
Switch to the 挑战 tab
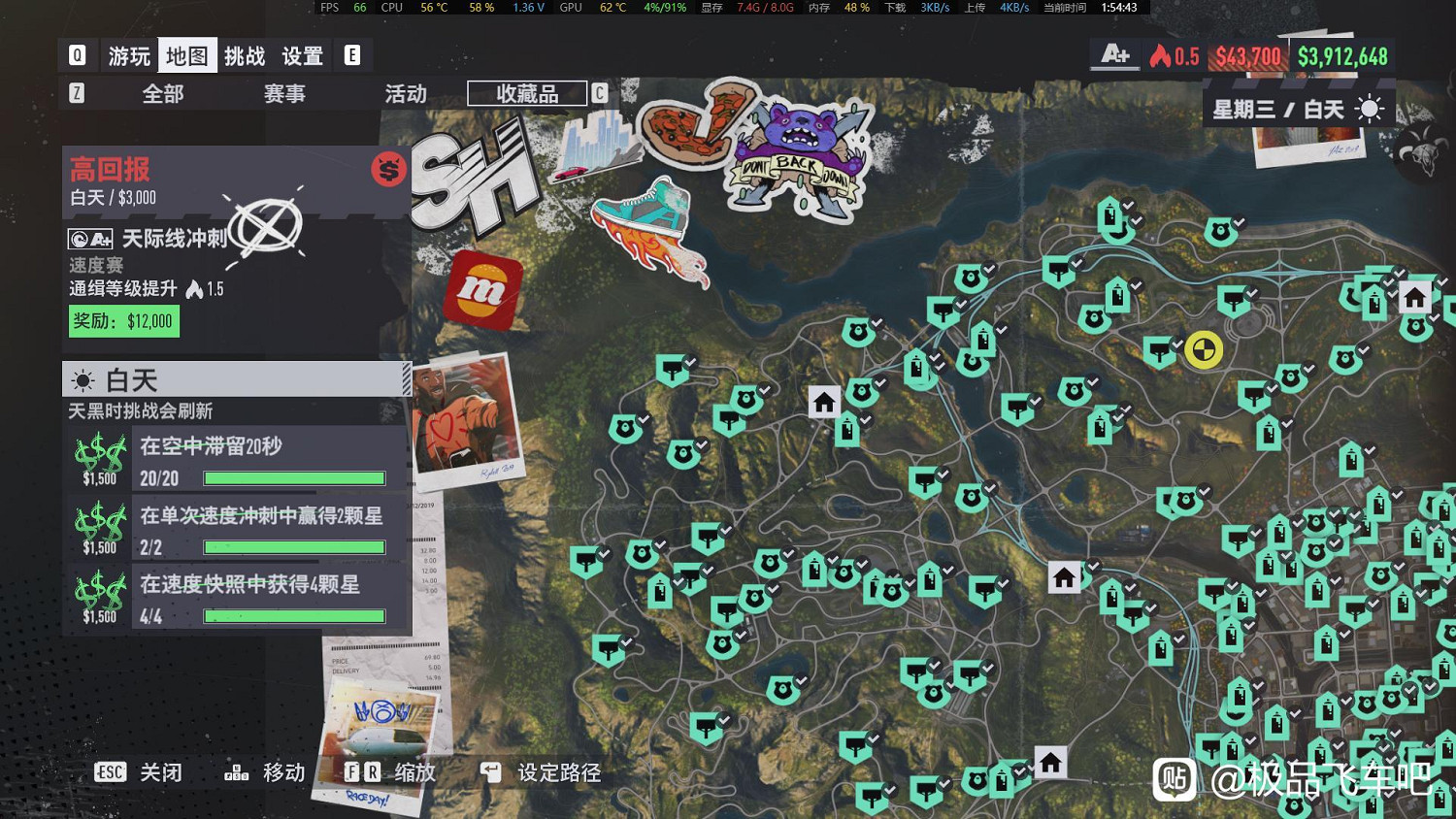(244, 55)
